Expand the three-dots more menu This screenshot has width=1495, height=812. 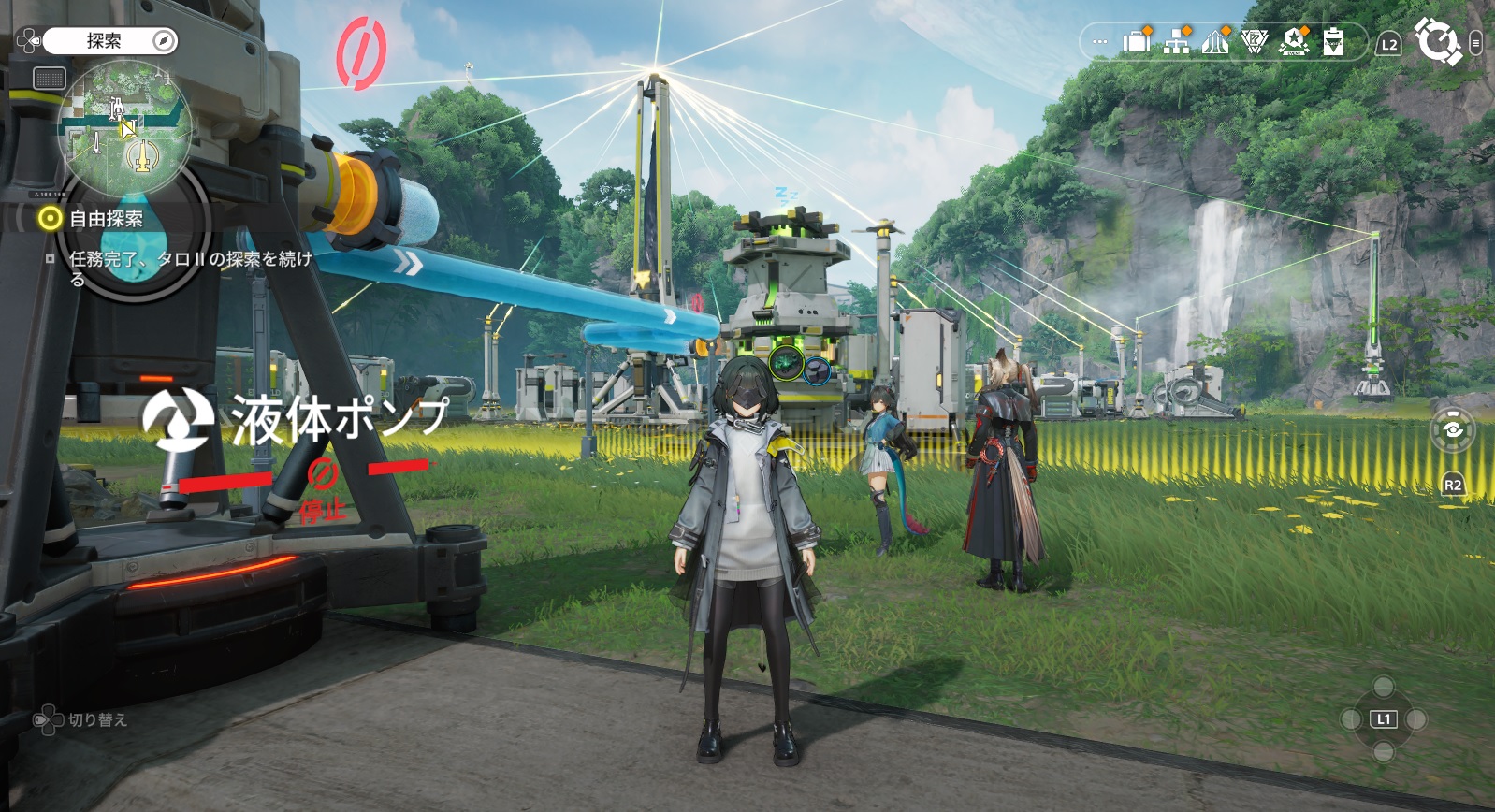pyautogui.click(x=1100, y=42)
